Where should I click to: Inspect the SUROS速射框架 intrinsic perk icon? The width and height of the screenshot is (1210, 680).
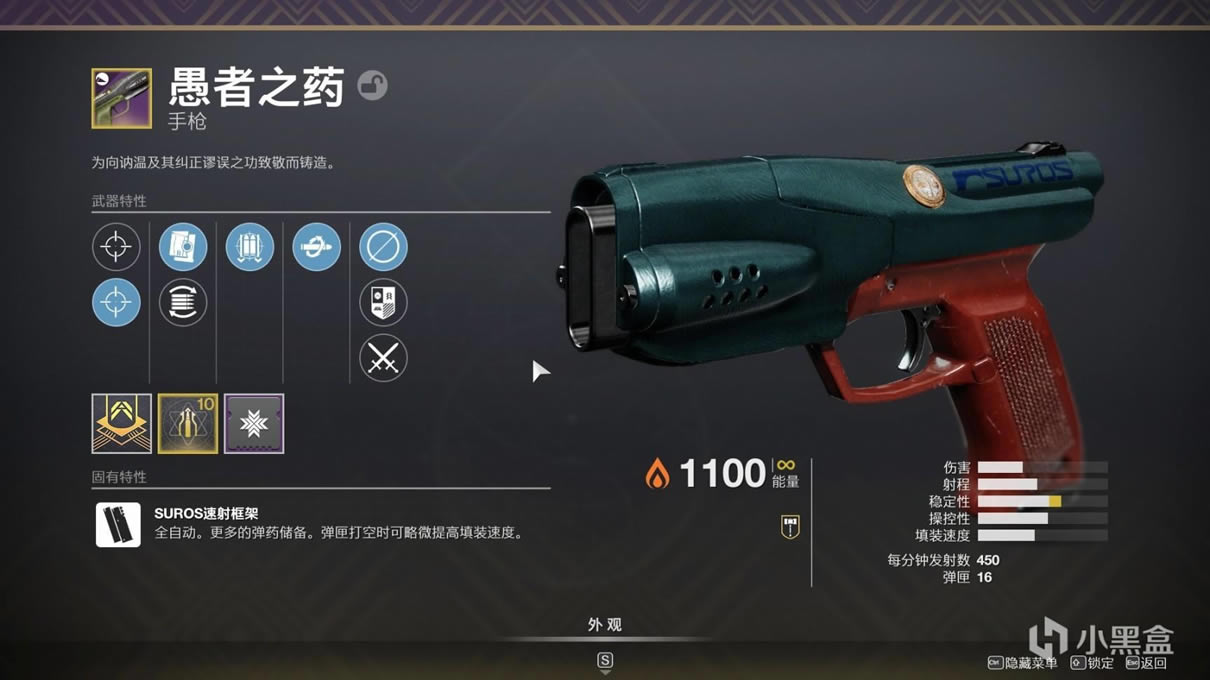[118, 525]
